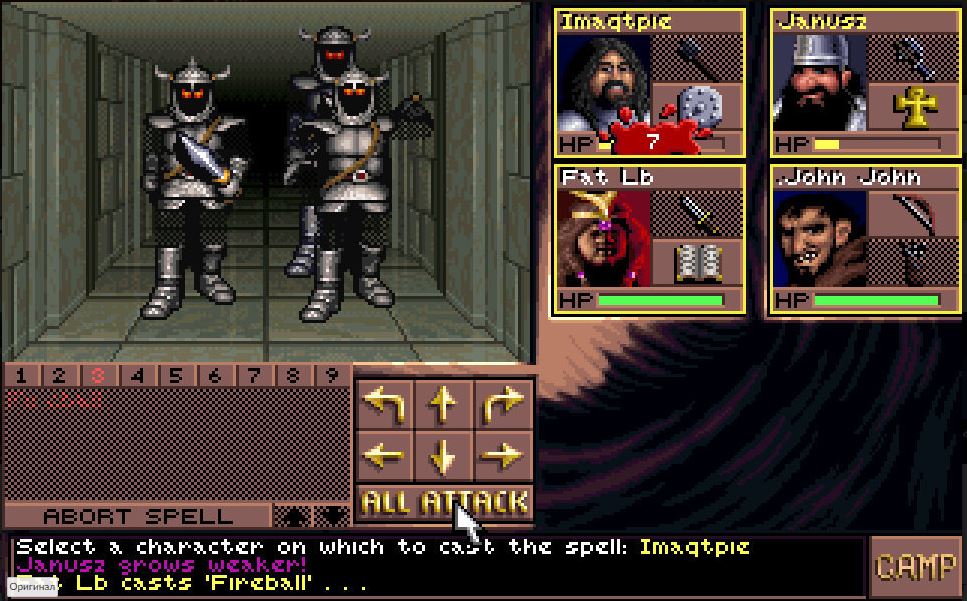Fire John John's bow

913,214
